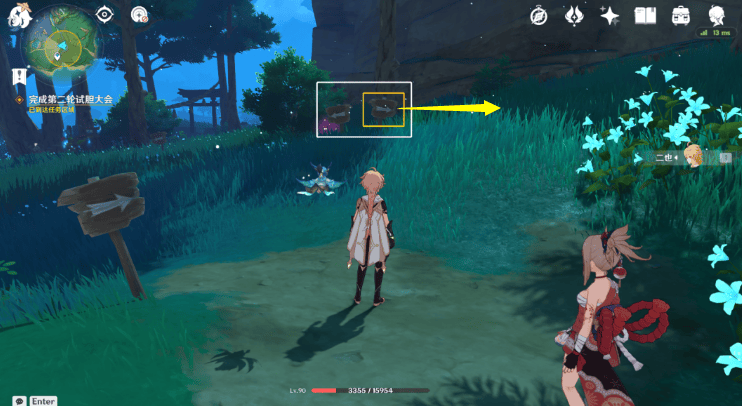742x406 pixels.
Task: Open the character profile head icon
Action: [x=717, y=15]
